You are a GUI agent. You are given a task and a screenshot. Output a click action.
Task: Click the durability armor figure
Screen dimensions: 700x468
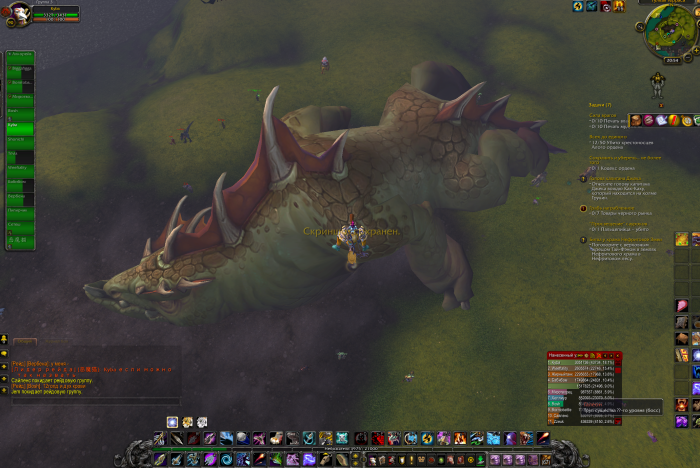[x=659, y=85]
